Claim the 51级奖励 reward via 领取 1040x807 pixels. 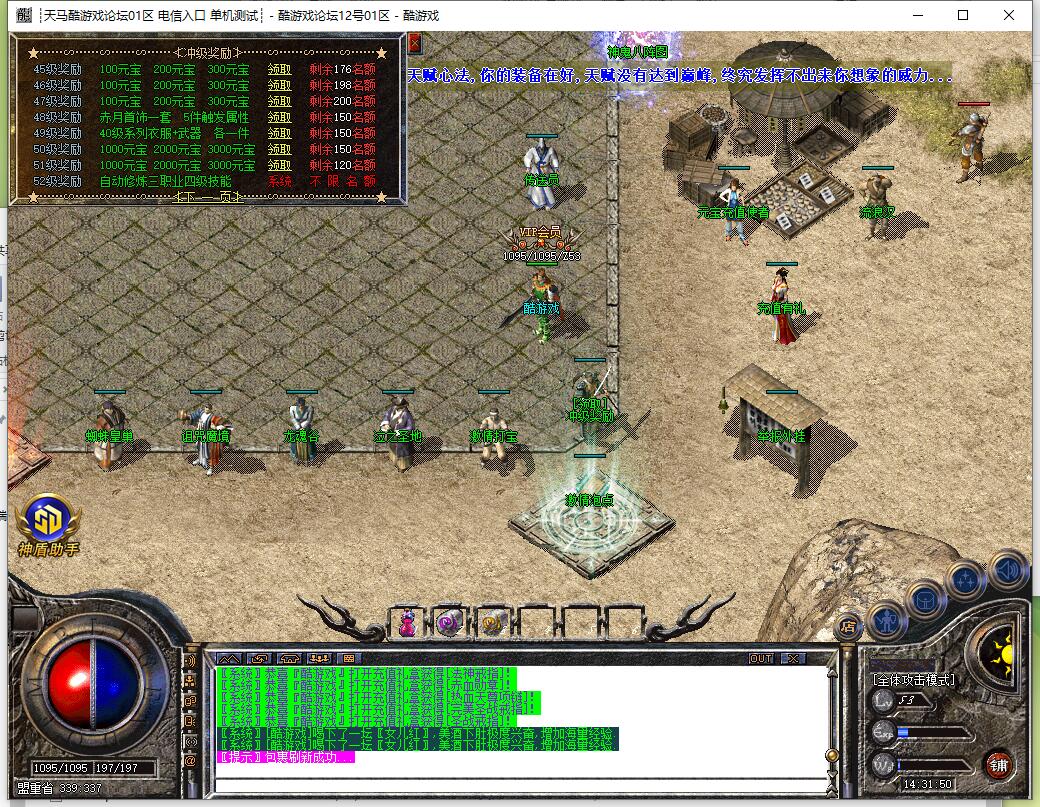280,165
